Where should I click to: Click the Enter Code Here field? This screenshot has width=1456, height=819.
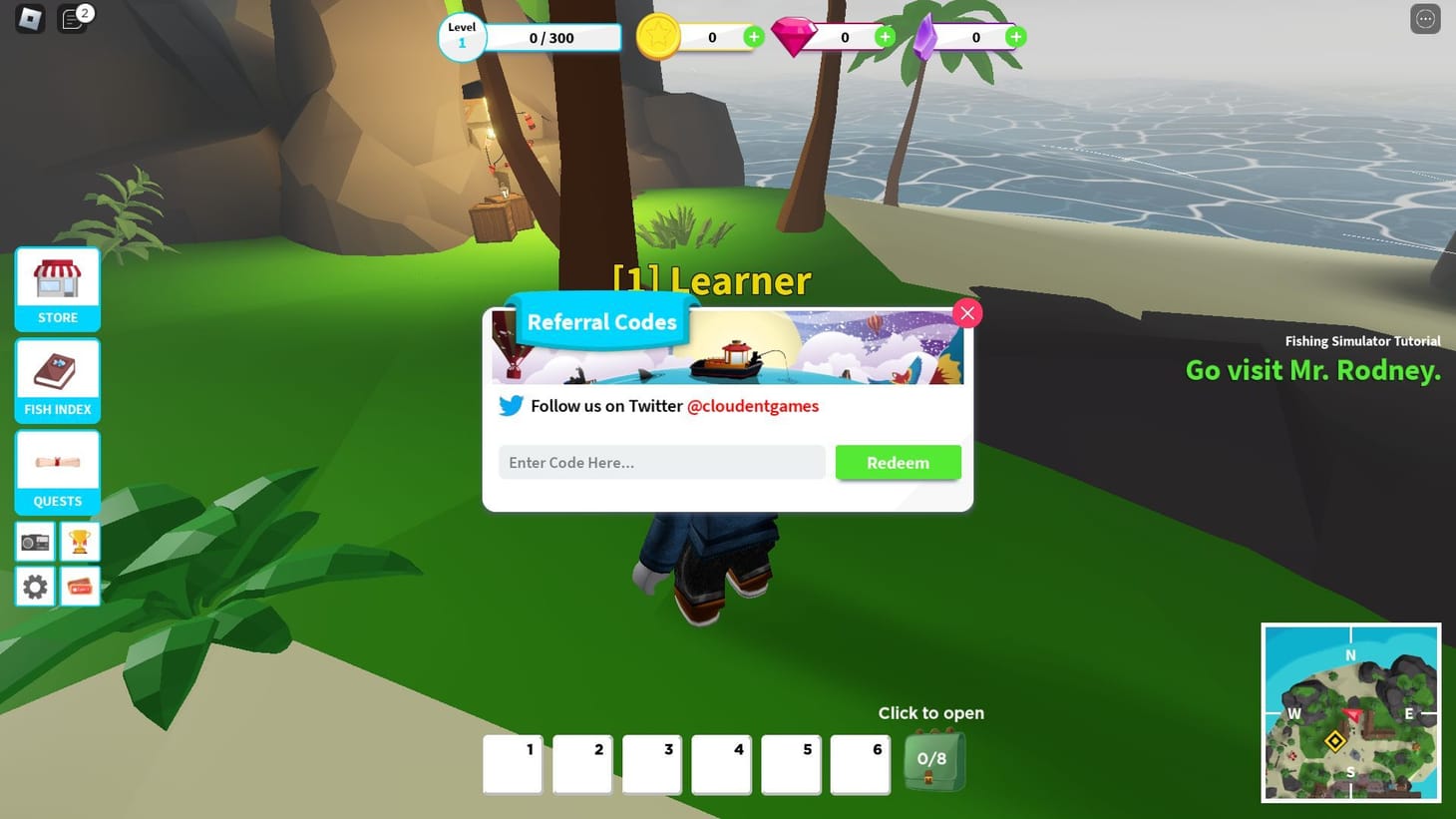point(661,462)
